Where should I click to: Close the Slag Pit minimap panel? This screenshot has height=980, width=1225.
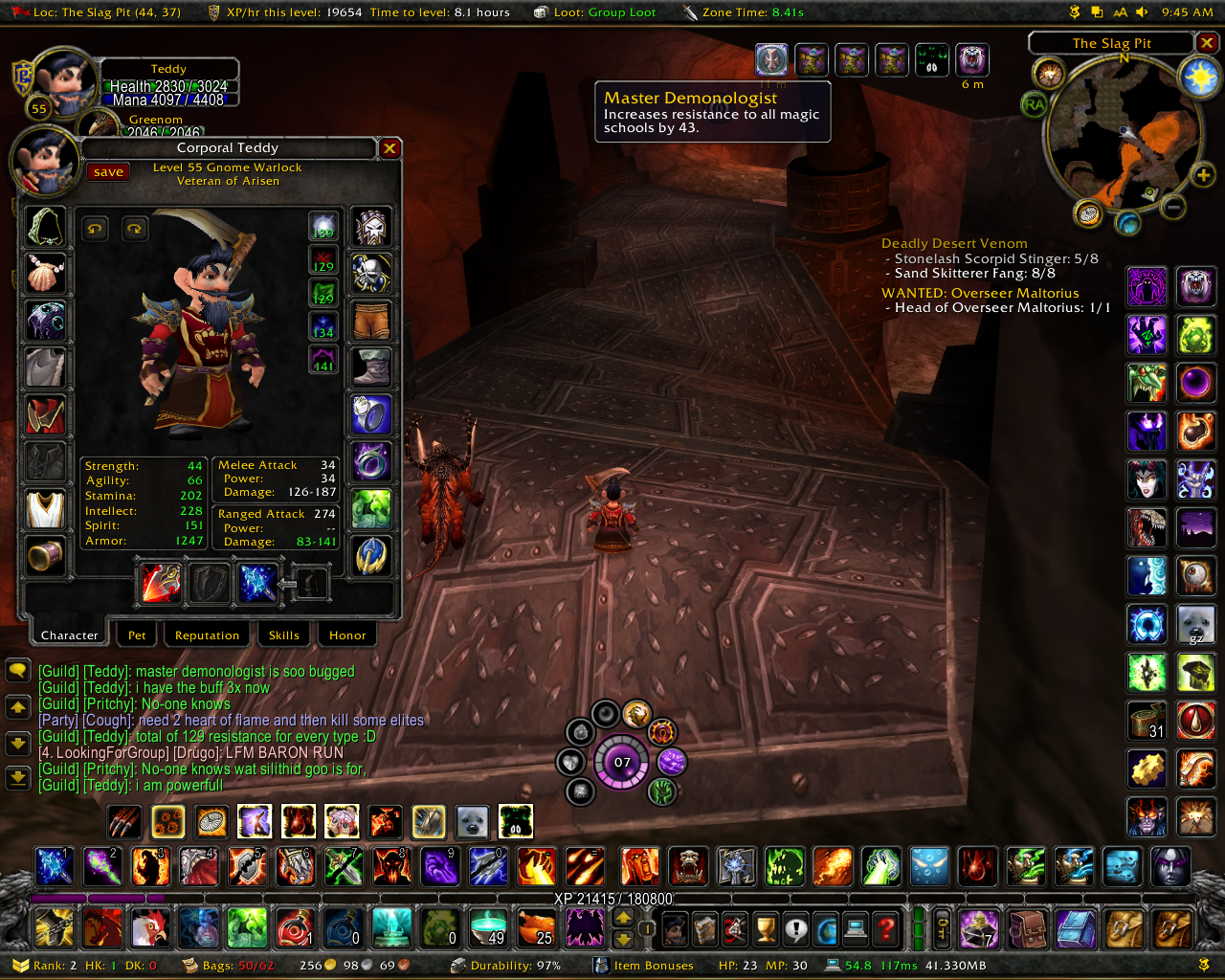tap(1207, 43)
